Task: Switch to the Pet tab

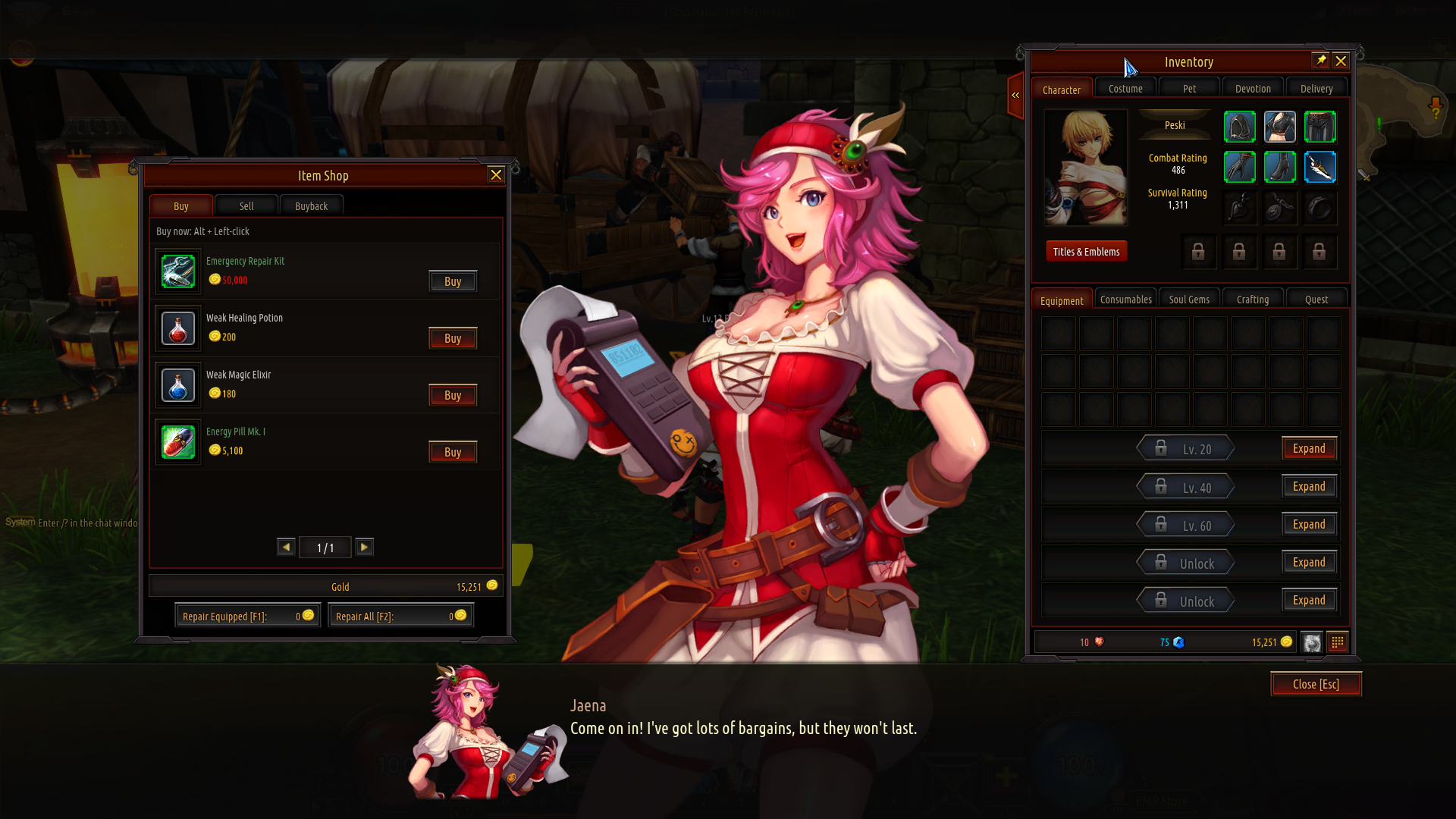Action: tap(1189, 89)
